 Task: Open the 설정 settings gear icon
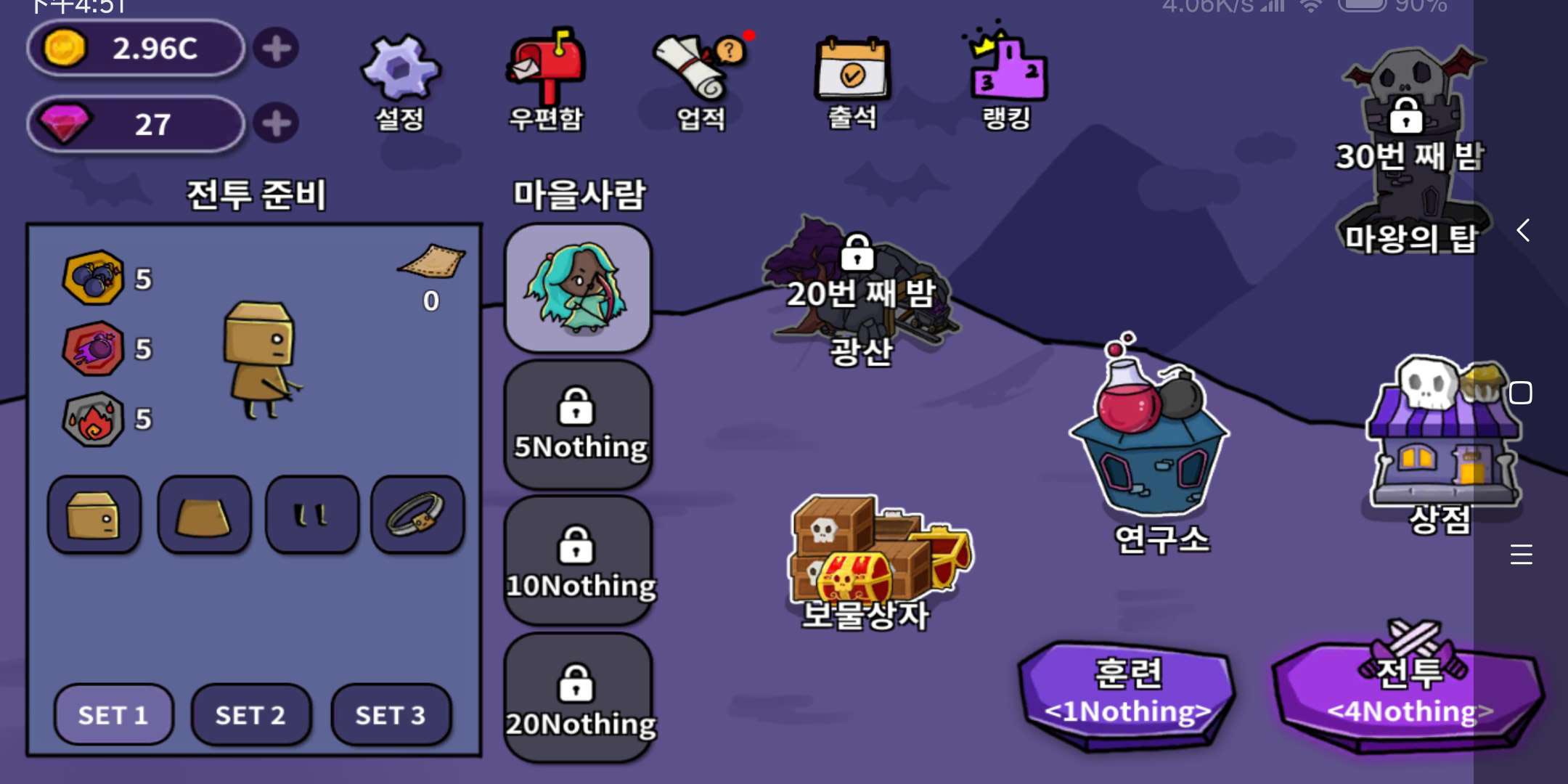(x=399, y=73)
